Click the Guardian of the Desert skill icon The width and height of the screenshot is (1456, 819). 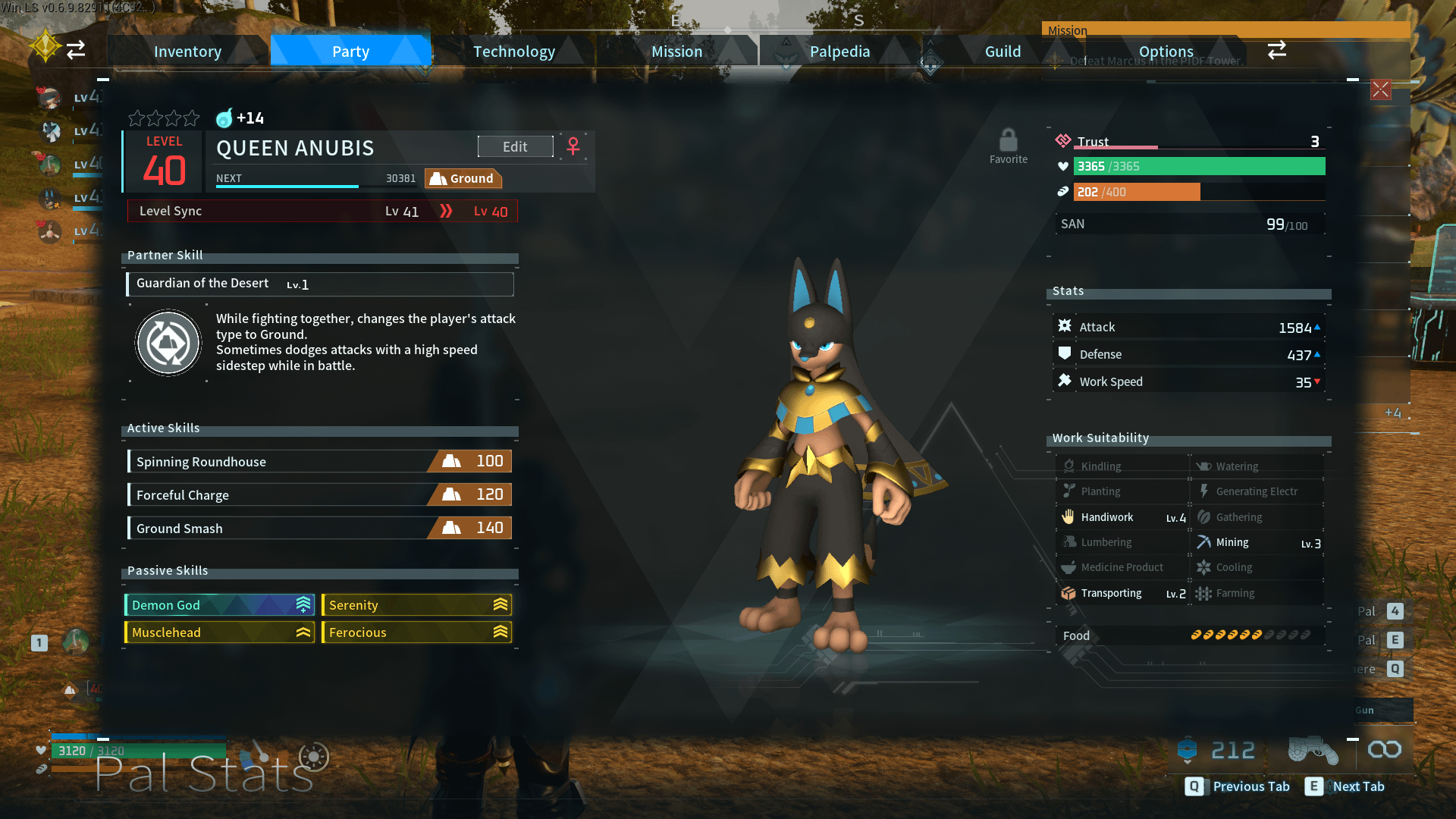[168, 343]
